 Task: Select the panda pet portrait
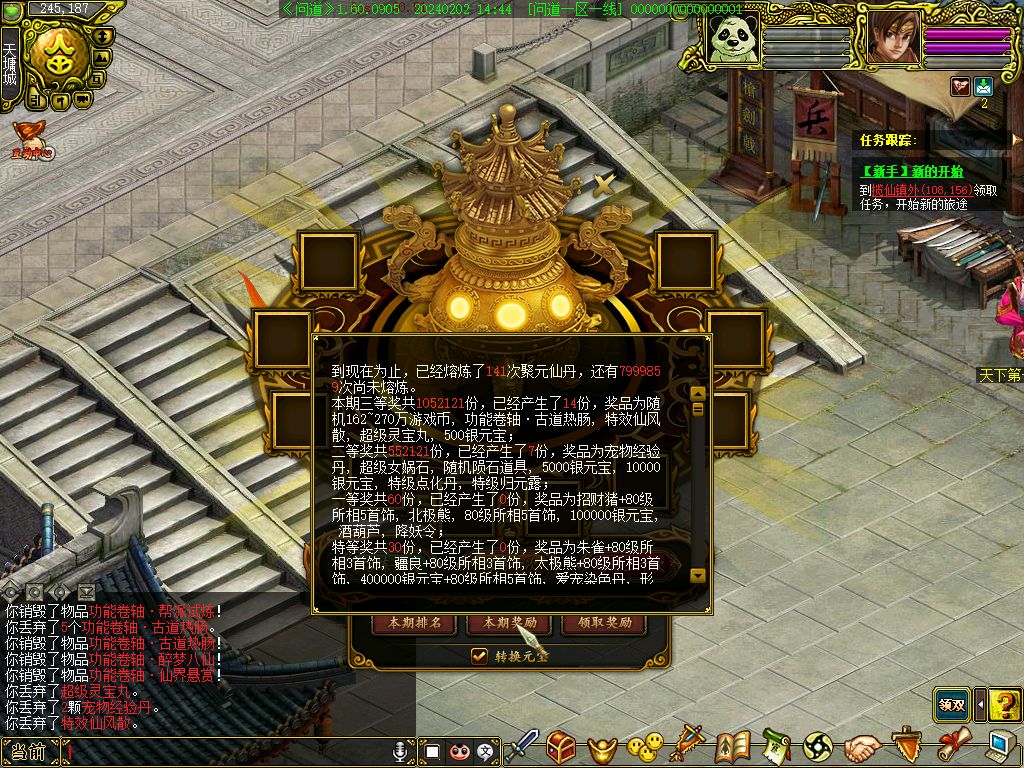click(733, 39)
